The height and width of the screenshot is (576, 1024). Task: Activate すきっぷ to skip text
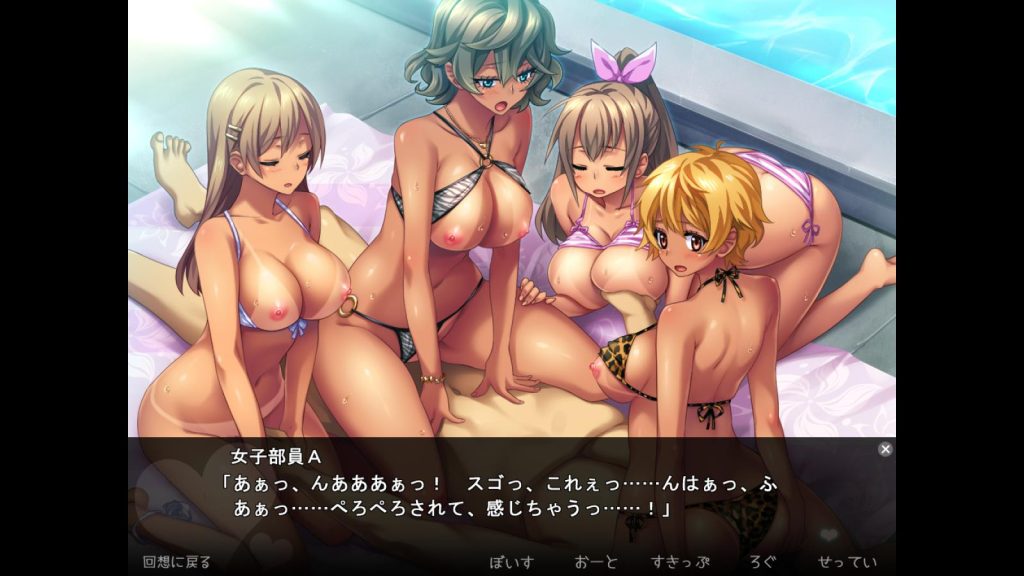click(679, 561)
